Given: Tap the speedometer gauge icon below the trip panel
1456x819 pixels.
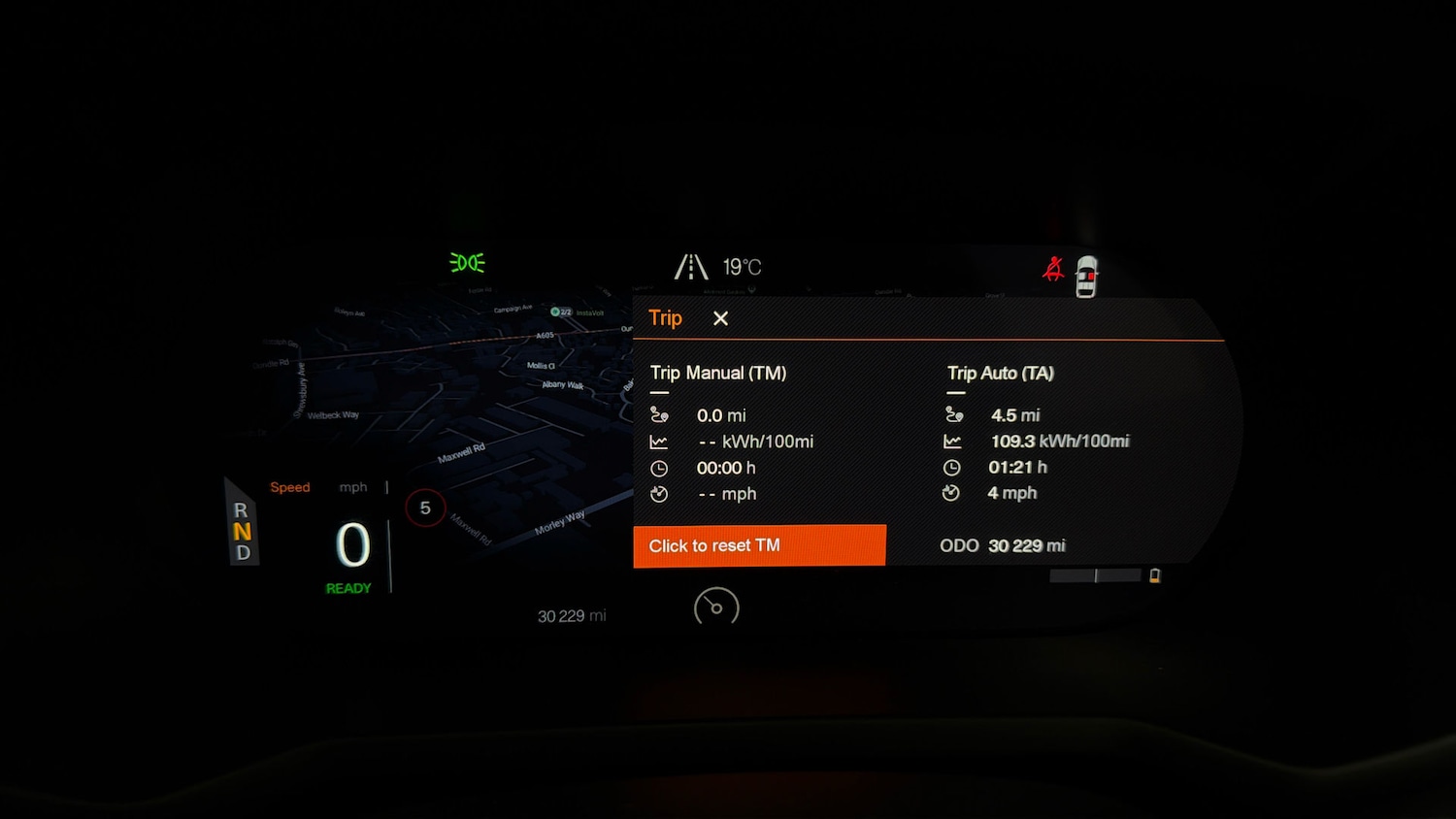Looking at the screenshot, I should point(716,607).
